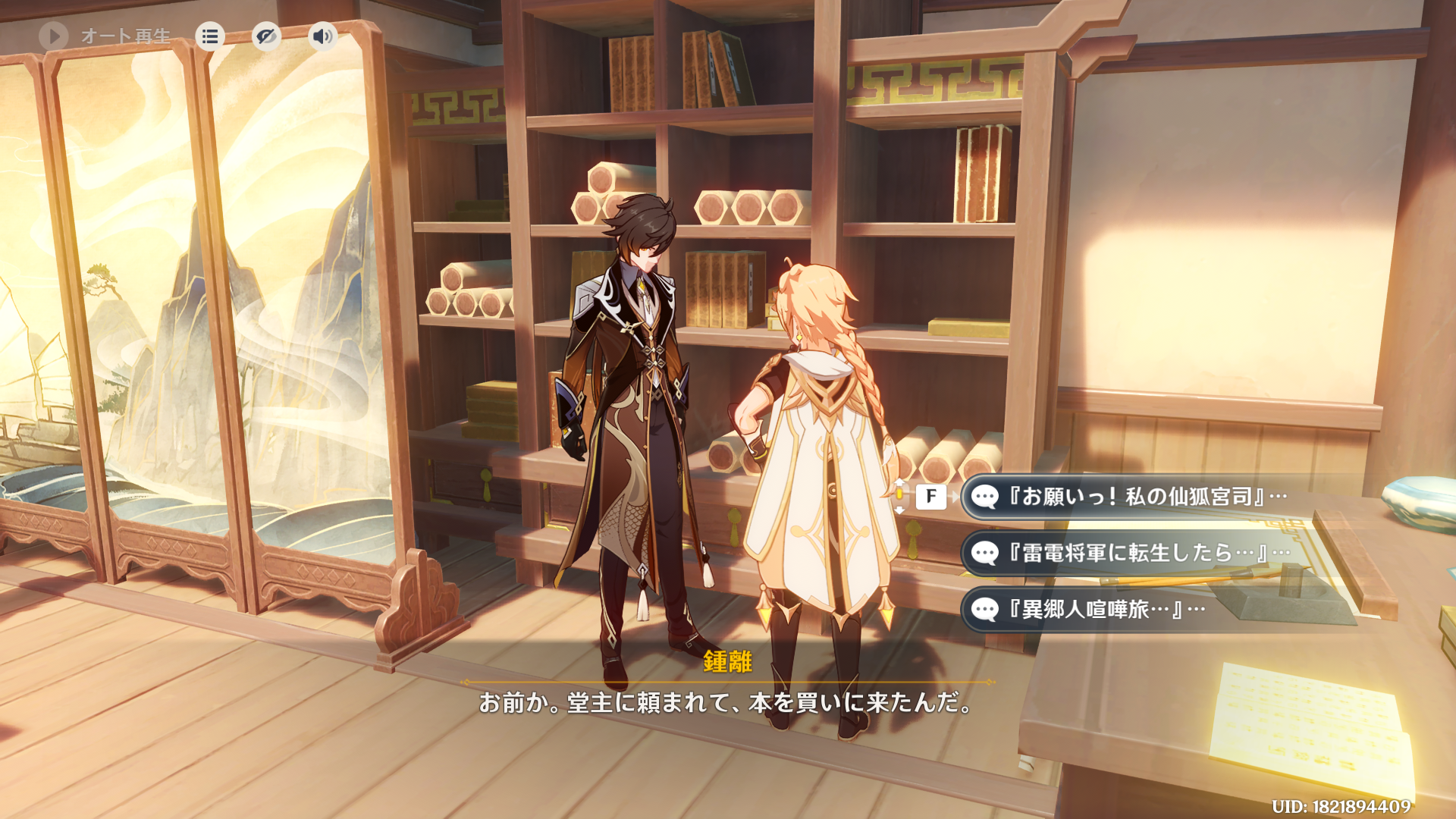1456x819 pixels.
Task: Hide the dialogue interface with eye icon
Action: (266, 36)
